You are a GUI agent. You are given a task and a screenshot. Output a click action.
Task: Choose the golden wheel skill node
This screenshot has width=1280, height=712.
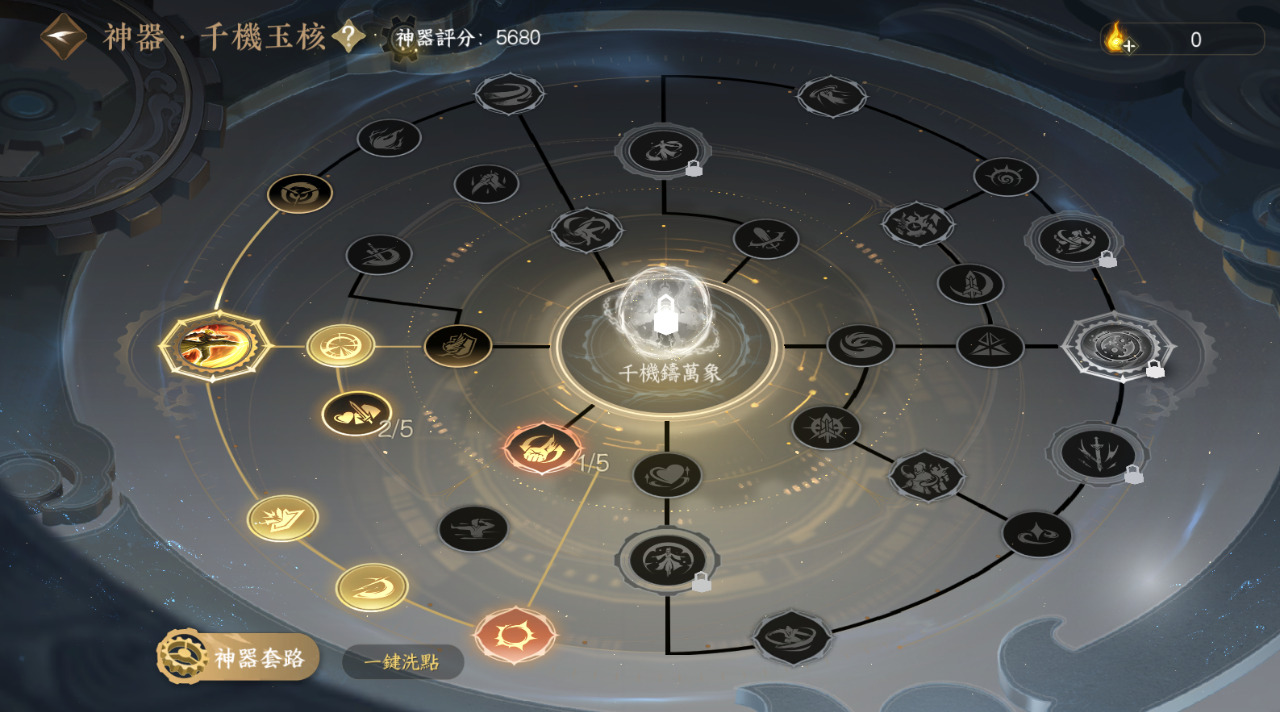[x=340, y=346]
